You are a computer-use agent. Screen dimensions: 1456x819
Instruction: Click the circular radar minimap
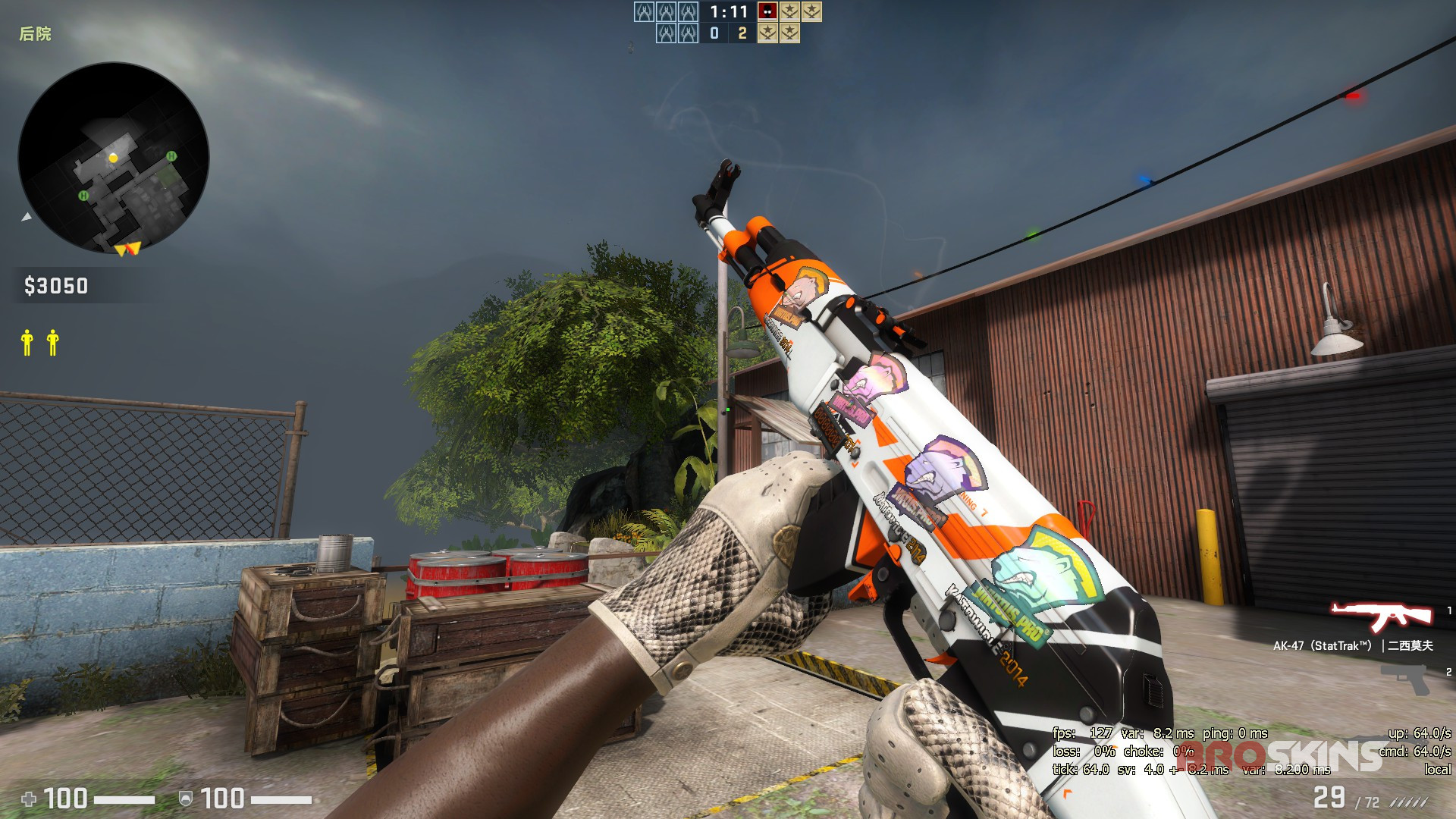coord(114,158)
